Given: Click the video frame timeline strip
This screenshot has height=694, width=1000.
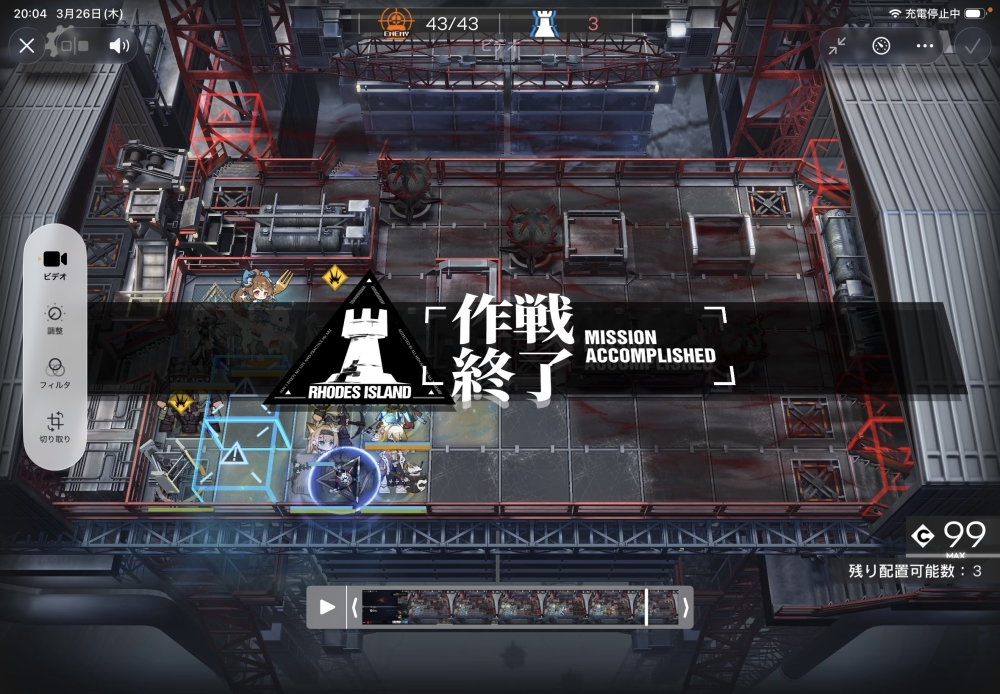Looking at the screenshot, I should [x=518, y=607].
